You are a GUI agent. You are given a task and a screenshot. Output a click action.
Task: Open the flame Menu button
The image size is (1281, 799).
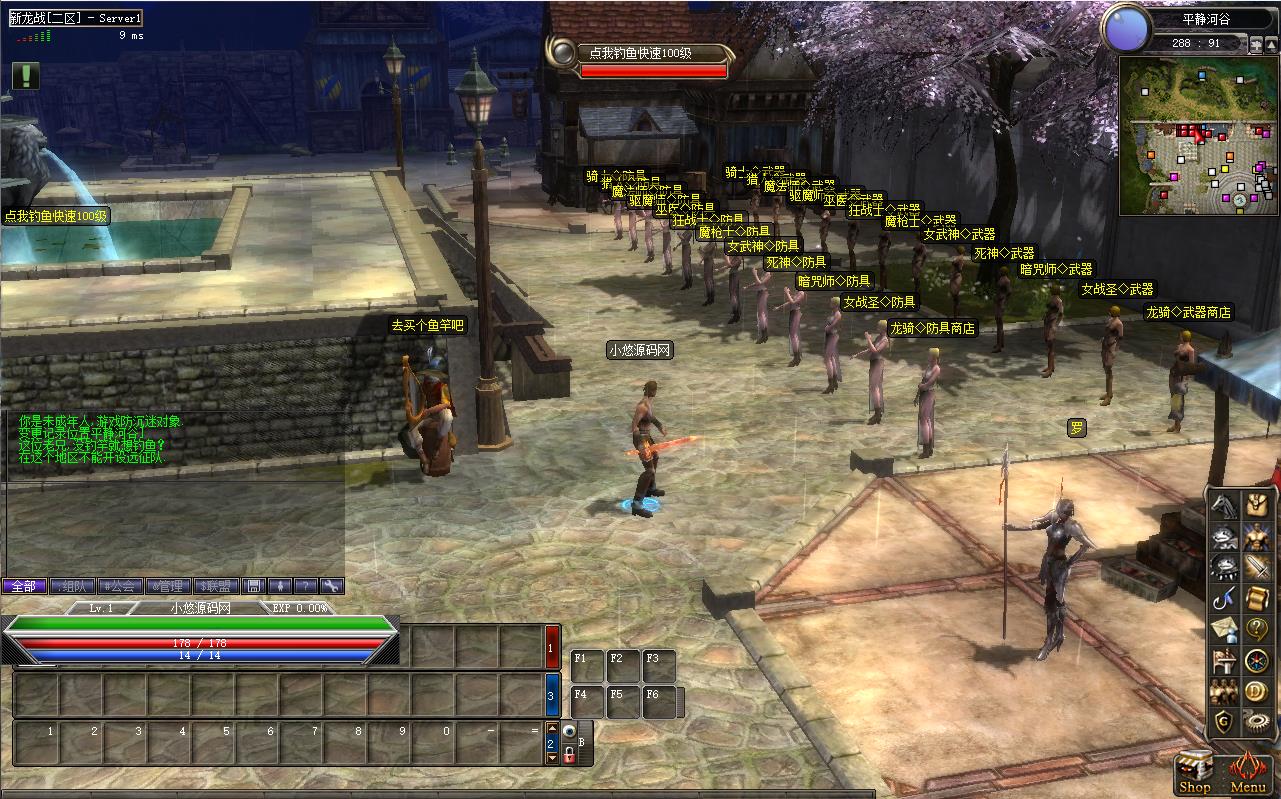tap(1247, 772)
